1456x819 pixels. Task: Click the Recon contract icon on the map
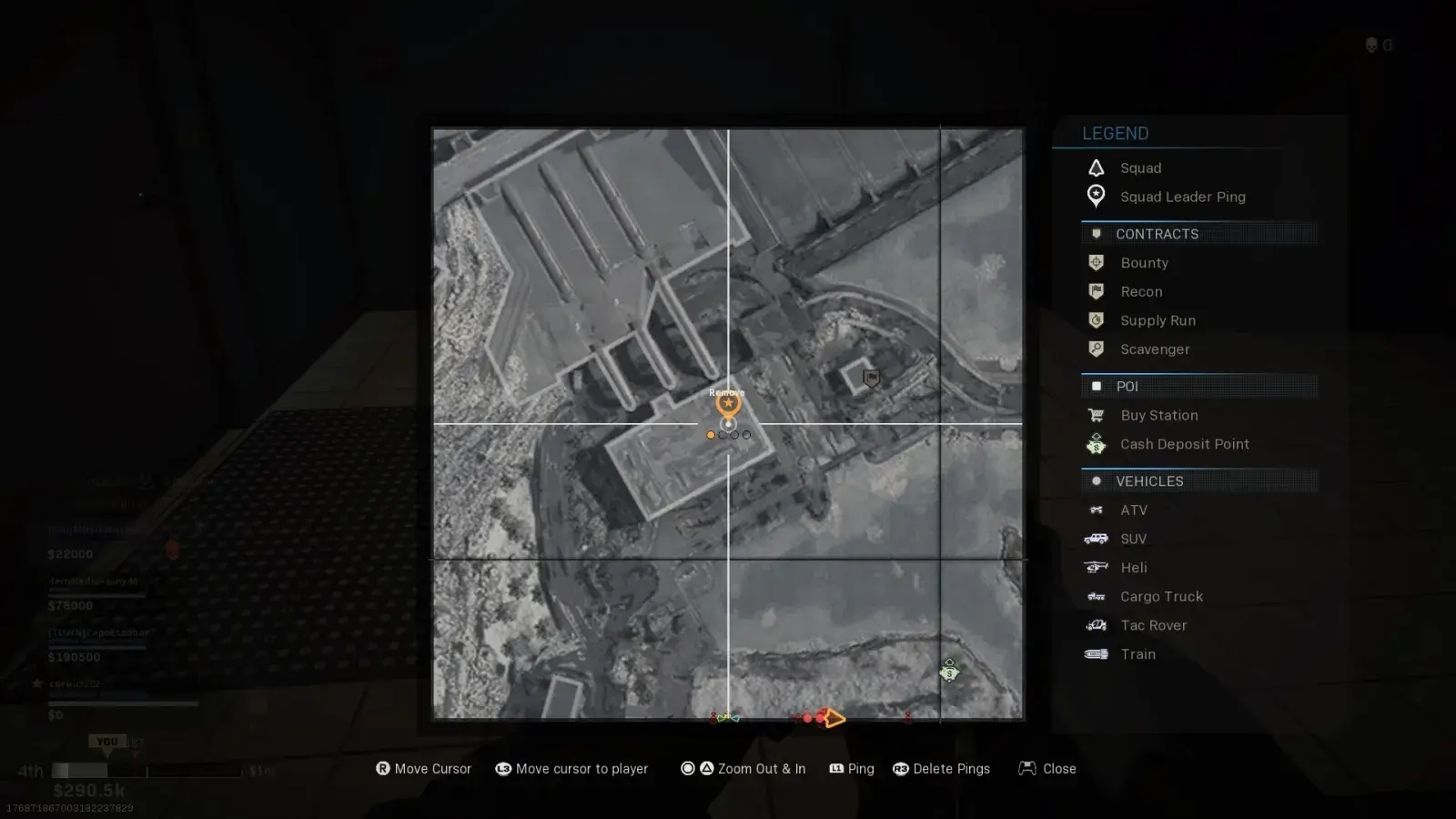point(870,376)
